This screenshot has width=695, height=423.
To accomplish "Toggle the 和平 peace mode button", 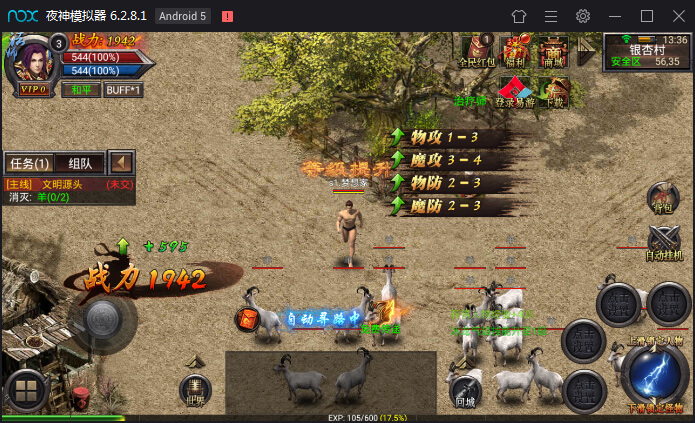I will pyautogui.click(x=79, y=89).
